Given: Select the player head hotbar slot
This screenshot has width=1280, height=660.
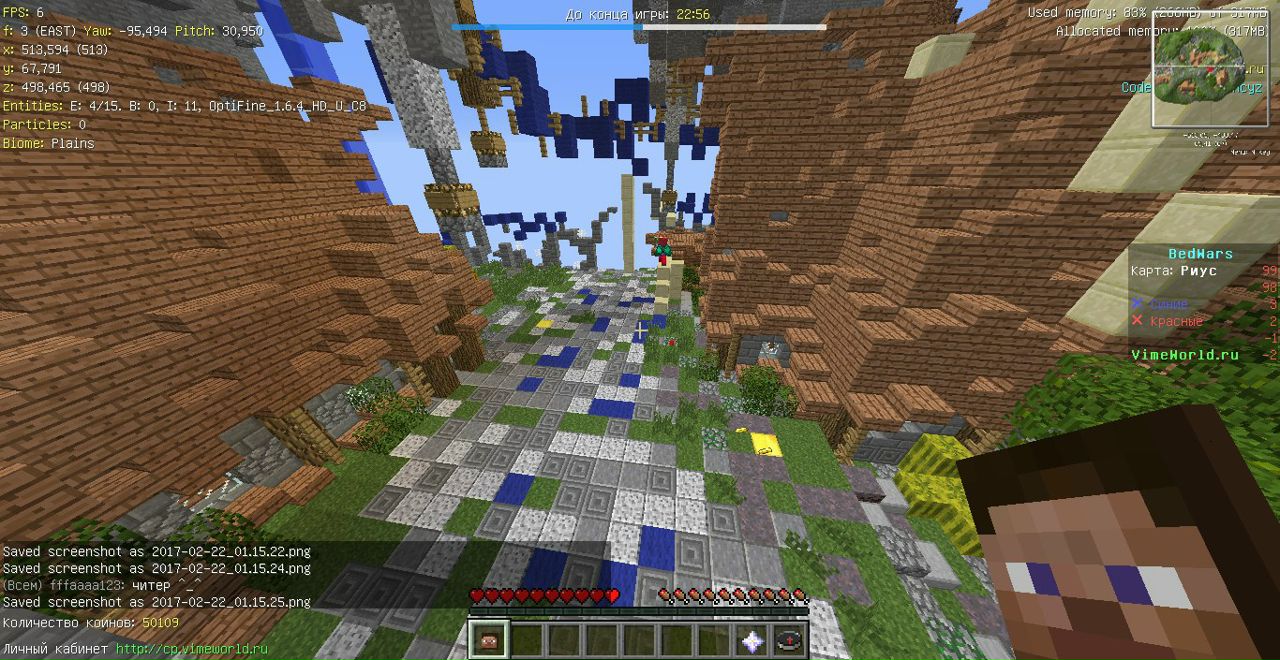Looking at the screenshot, I should (x=489, y=639).
